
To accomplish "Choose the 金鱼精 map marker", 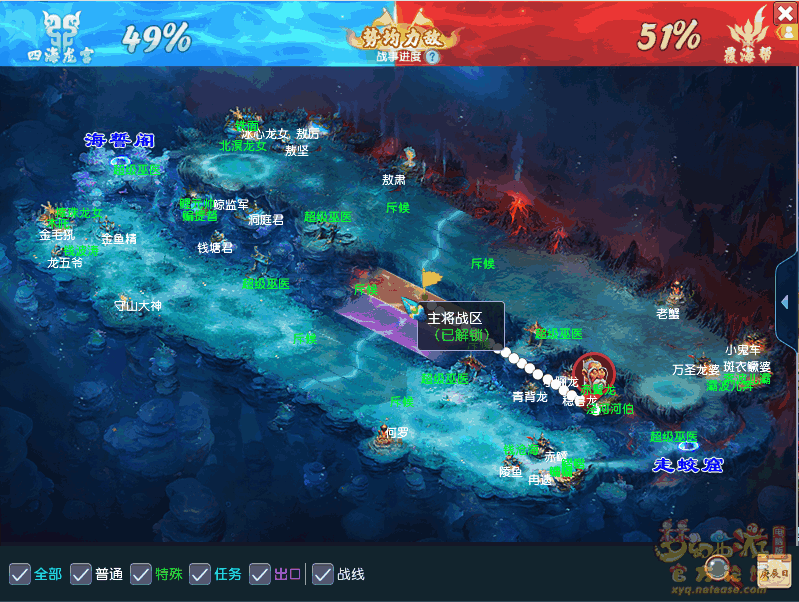I will 118,239.
